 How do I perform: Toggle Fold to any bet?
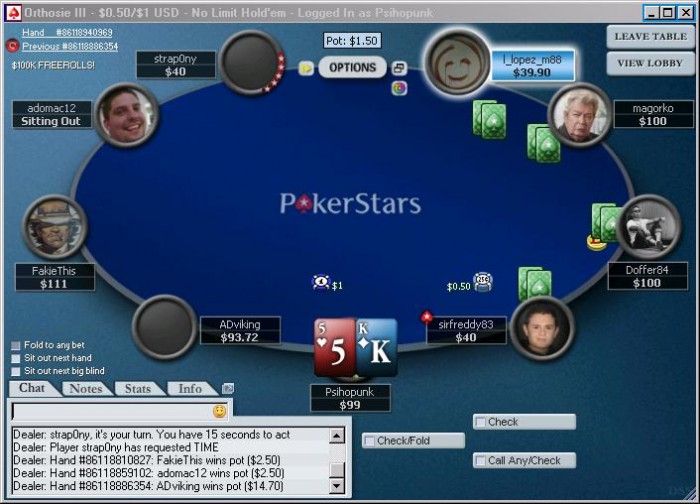[x=15, y=346]
